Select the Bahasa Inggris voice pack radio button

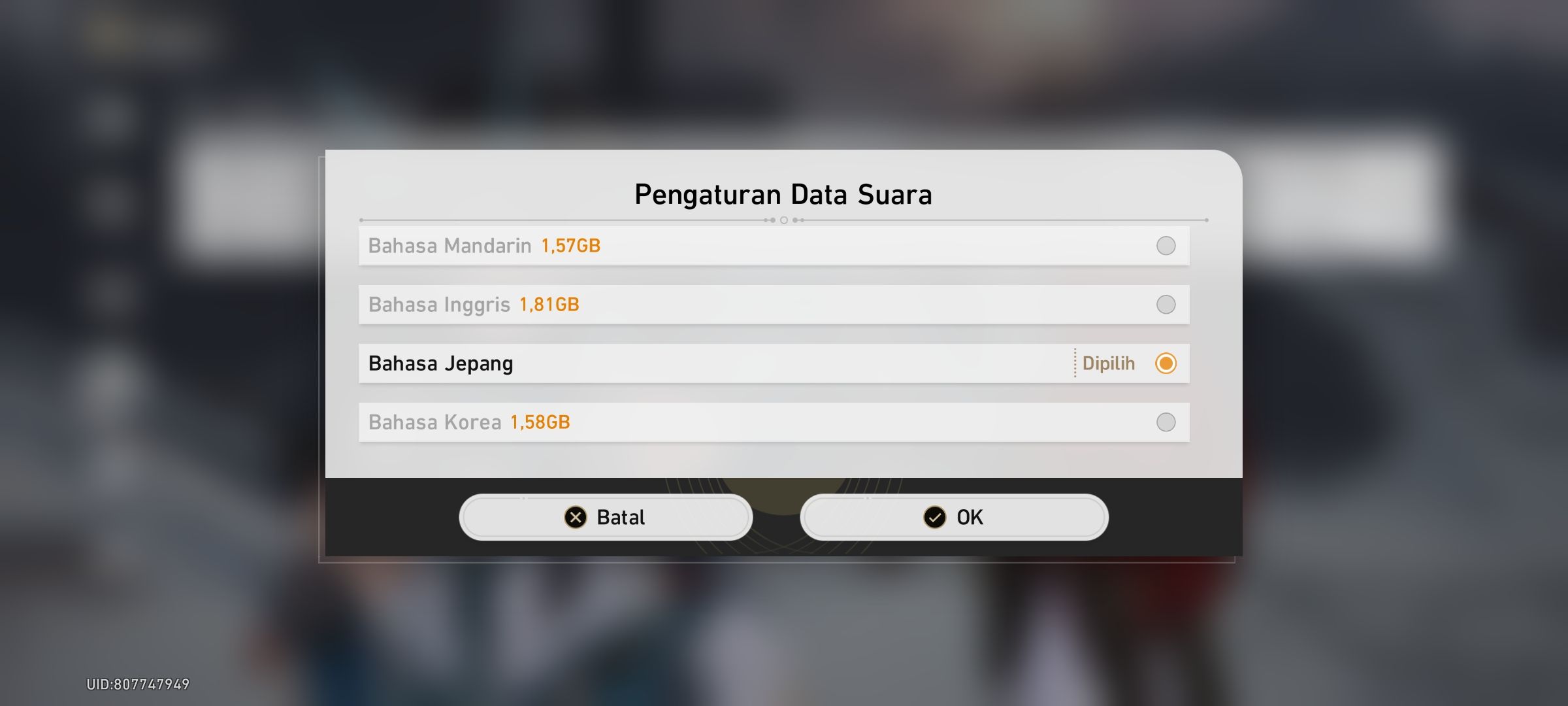[1166, 303]
